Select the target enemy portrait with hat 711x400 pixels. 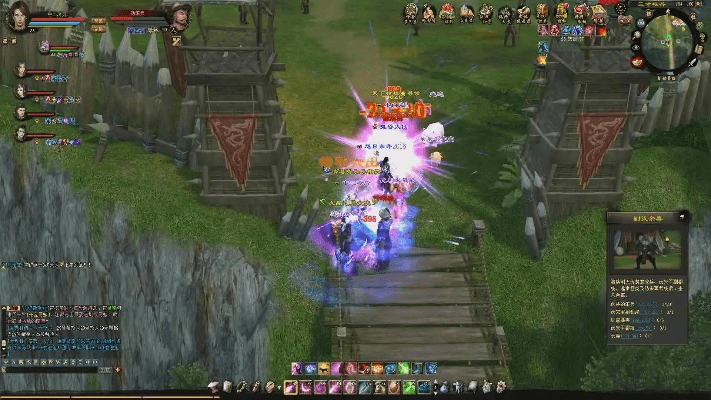pyautogui.click(x=179, y=15)
